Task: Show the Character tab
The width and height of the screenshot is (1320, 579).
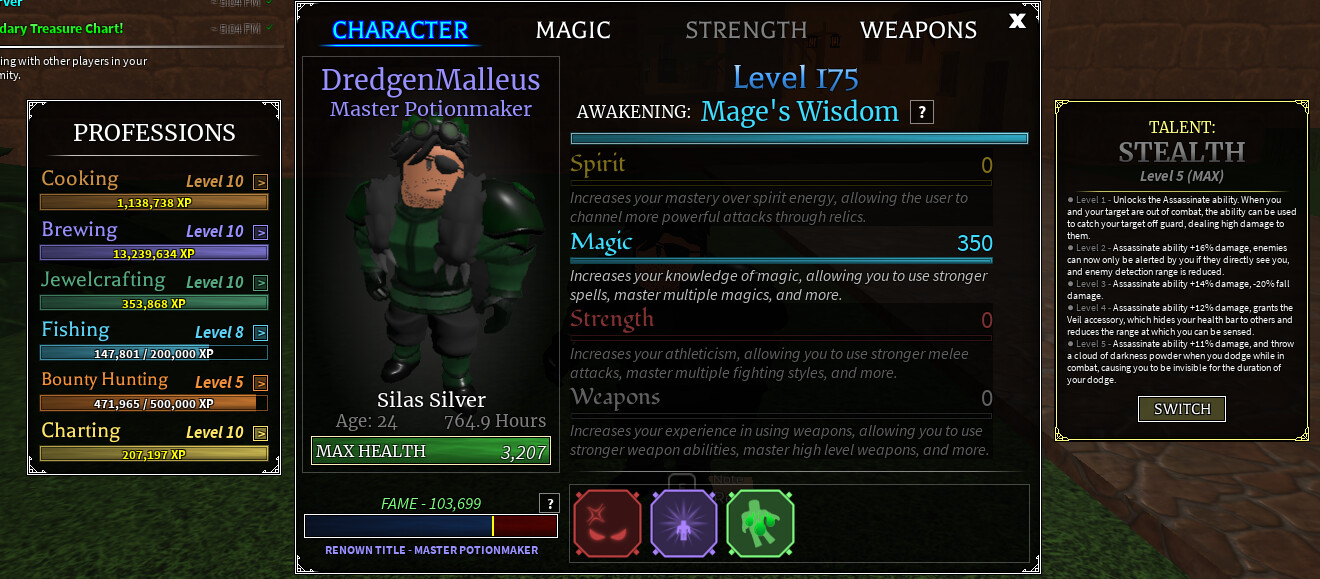Action: (x=400, y=30)
